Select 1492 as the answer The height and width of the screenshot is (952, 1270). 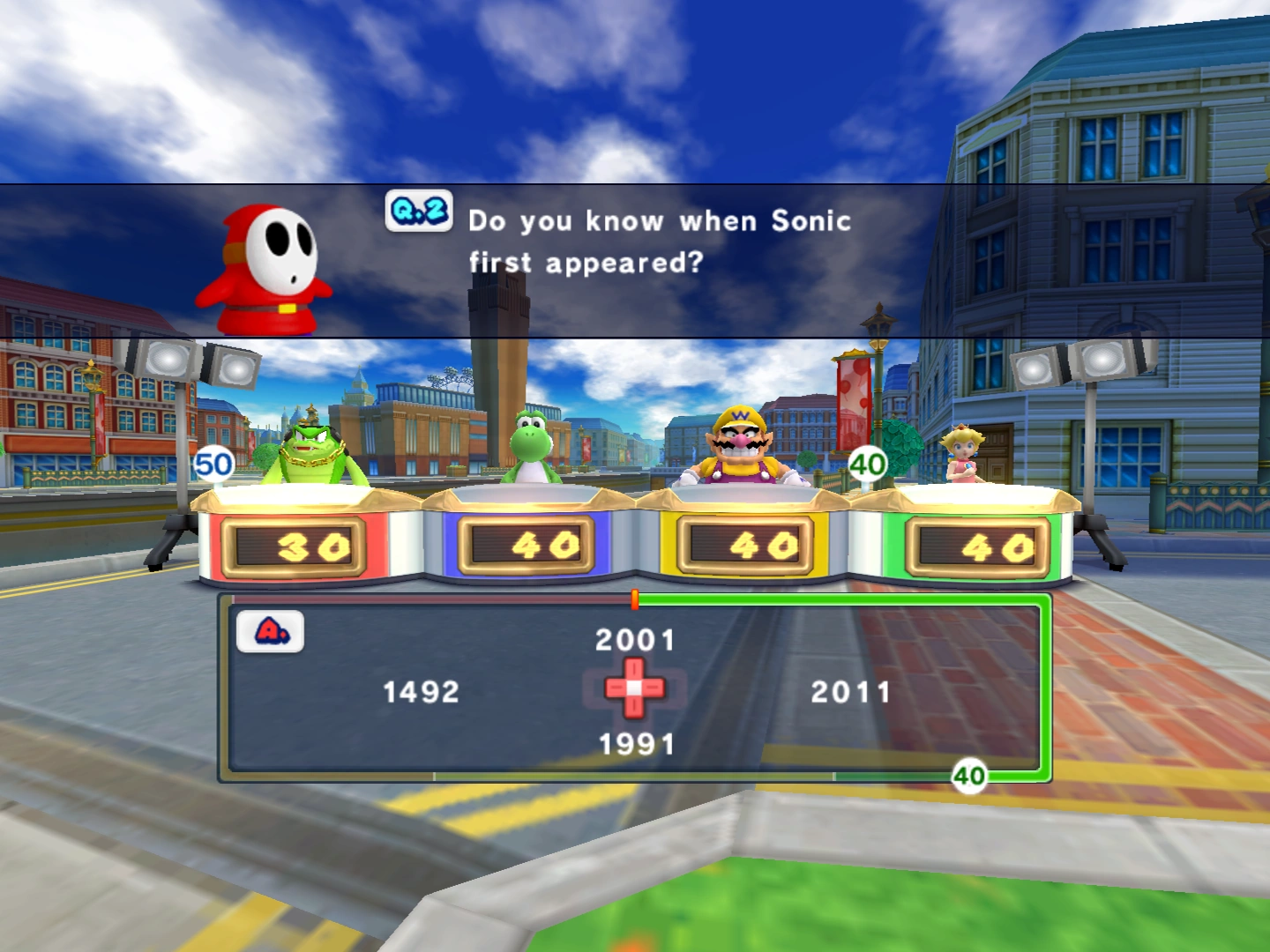click(422, 692)
